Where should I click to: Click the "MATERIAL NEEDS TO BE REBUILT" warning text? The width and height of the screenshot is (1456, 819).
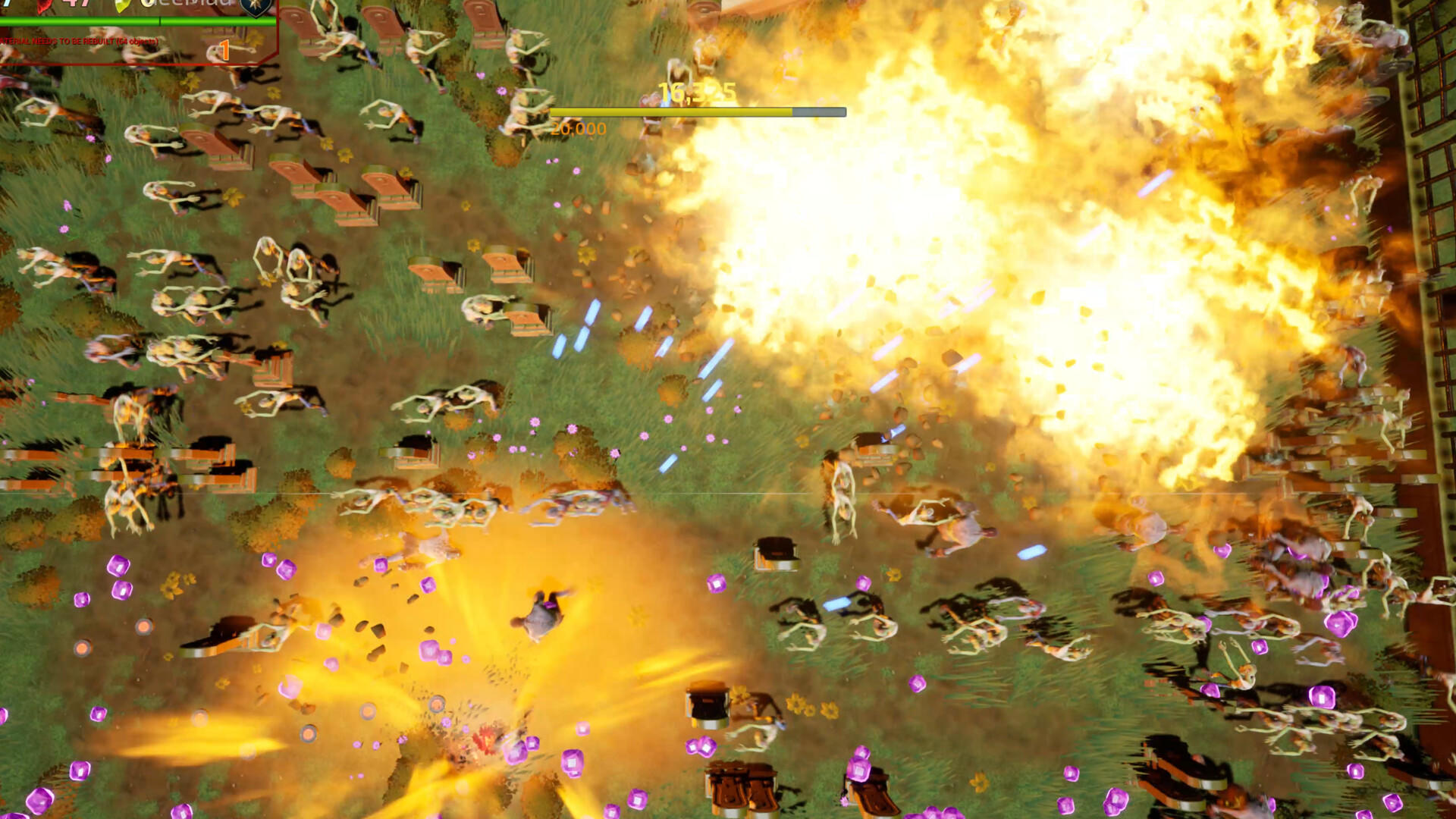point(76,40)
